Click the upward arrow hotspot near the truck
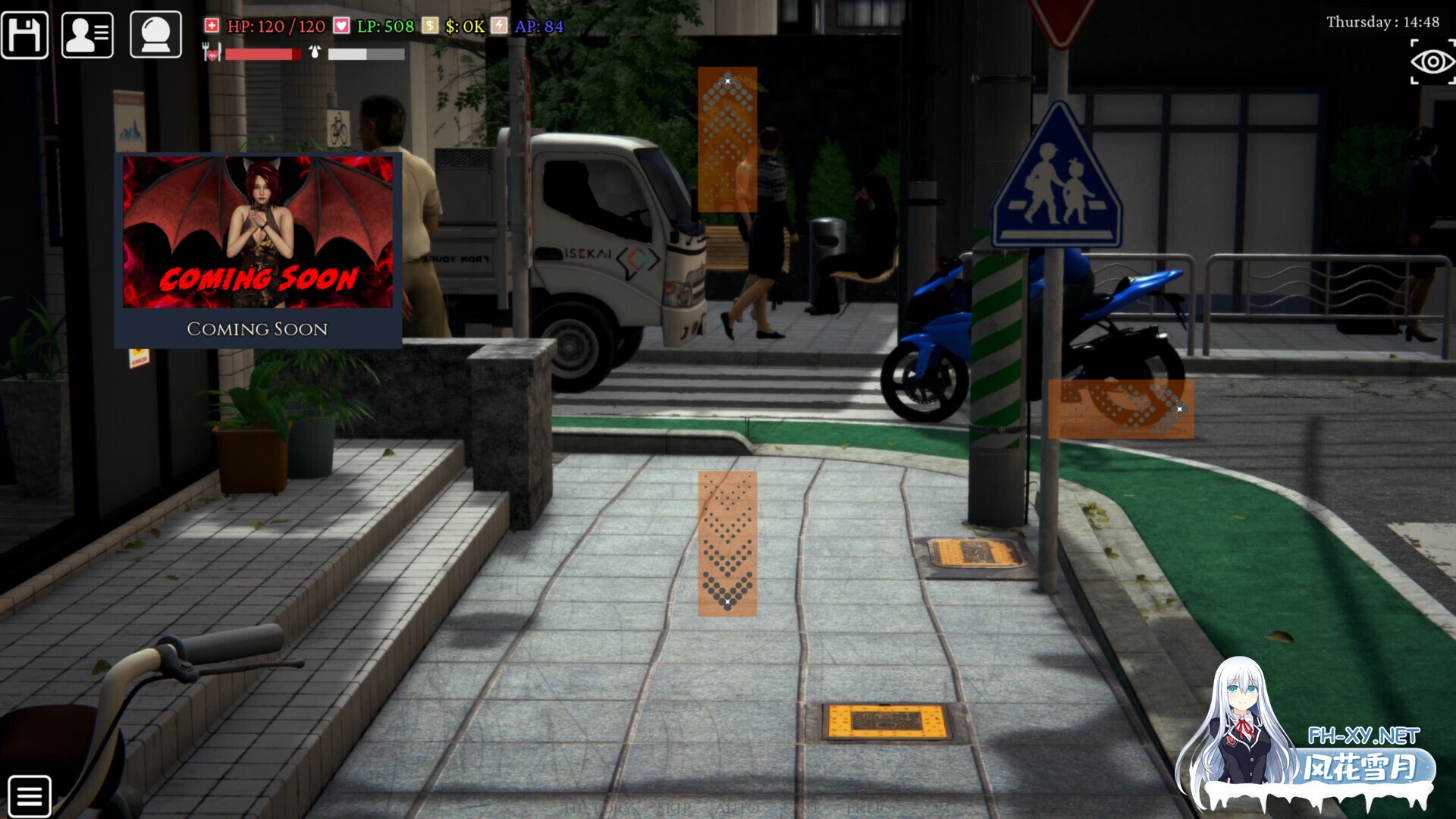 tap(728, 140)
